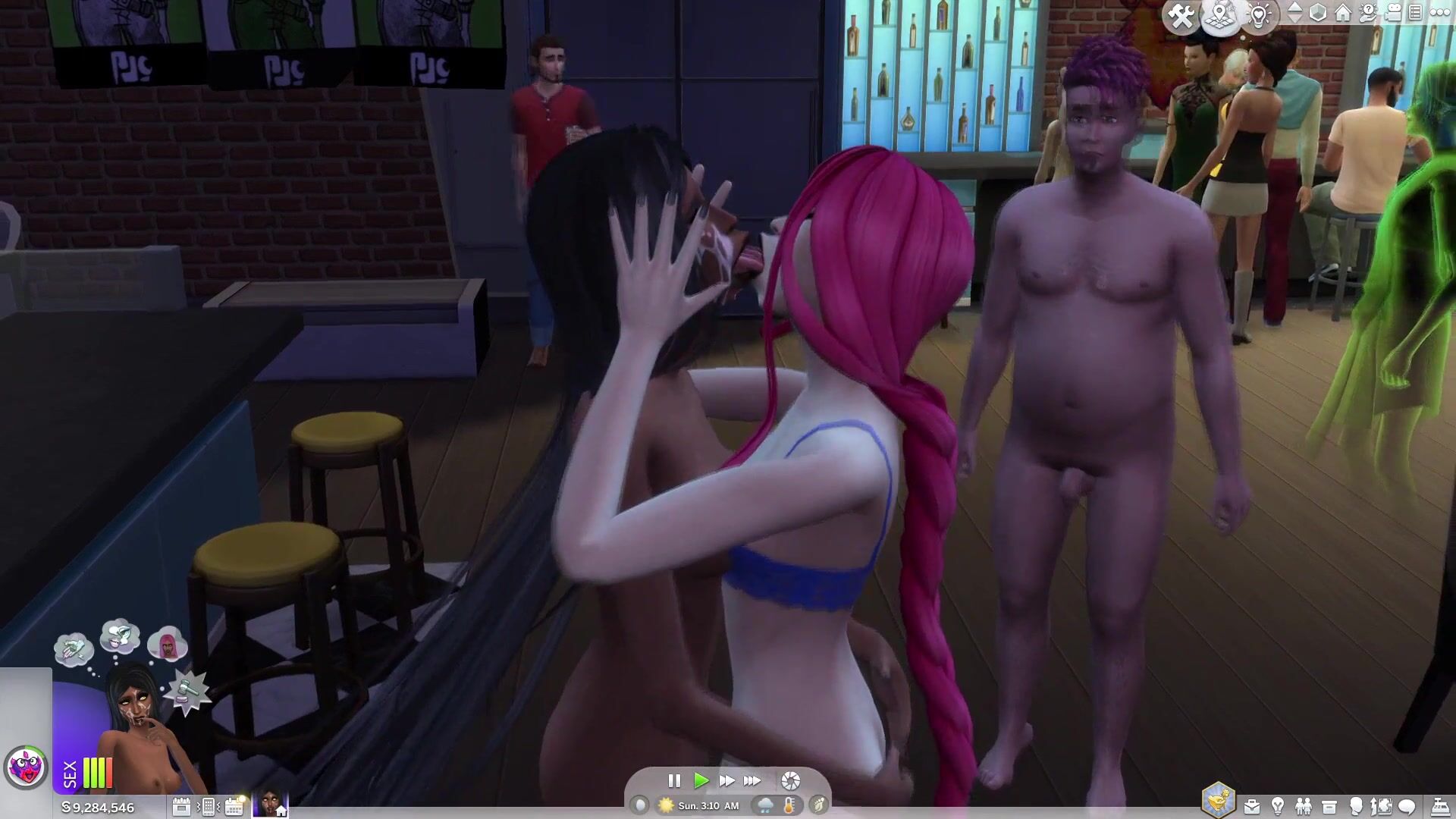1456x819 pixels.
Task: Open the Gallery house icon
Action: click(1343, 13)
